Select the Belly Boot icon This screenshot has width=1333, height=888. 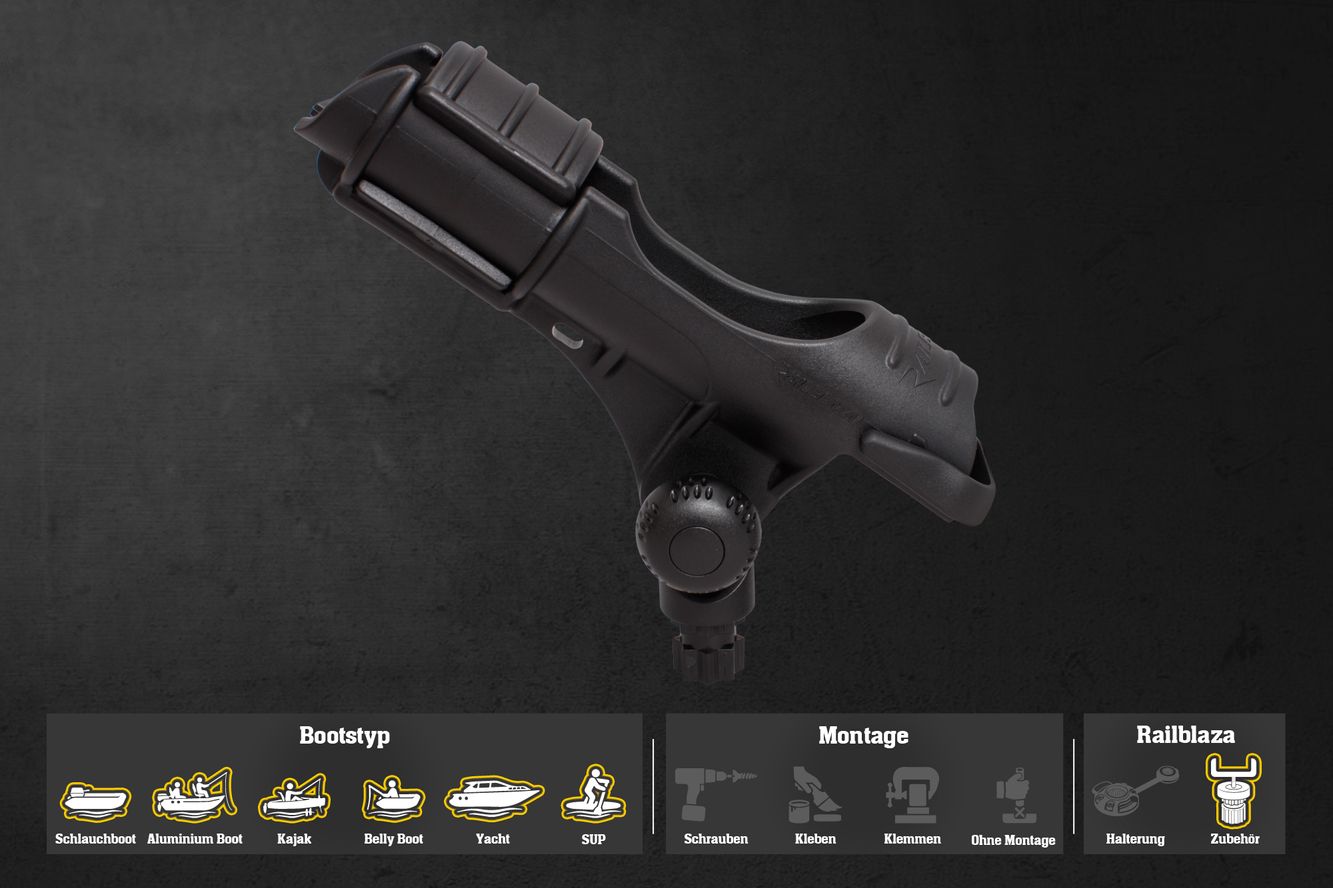click(393, 798)
